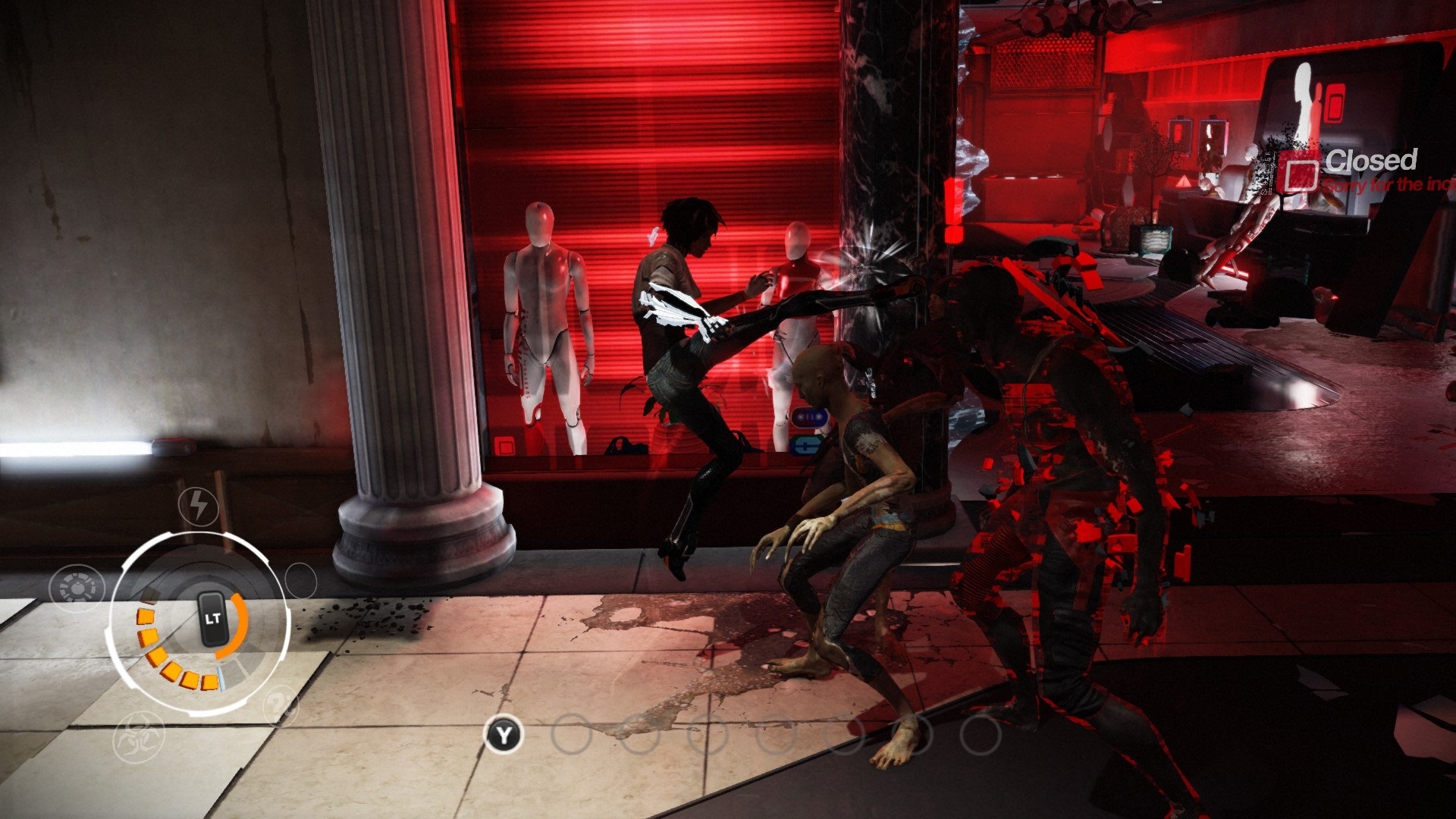Trigger the biohazard symbol ability
Image resolution: width=1456 pixels, height=819 pixels.
click(x=139, y=737)
